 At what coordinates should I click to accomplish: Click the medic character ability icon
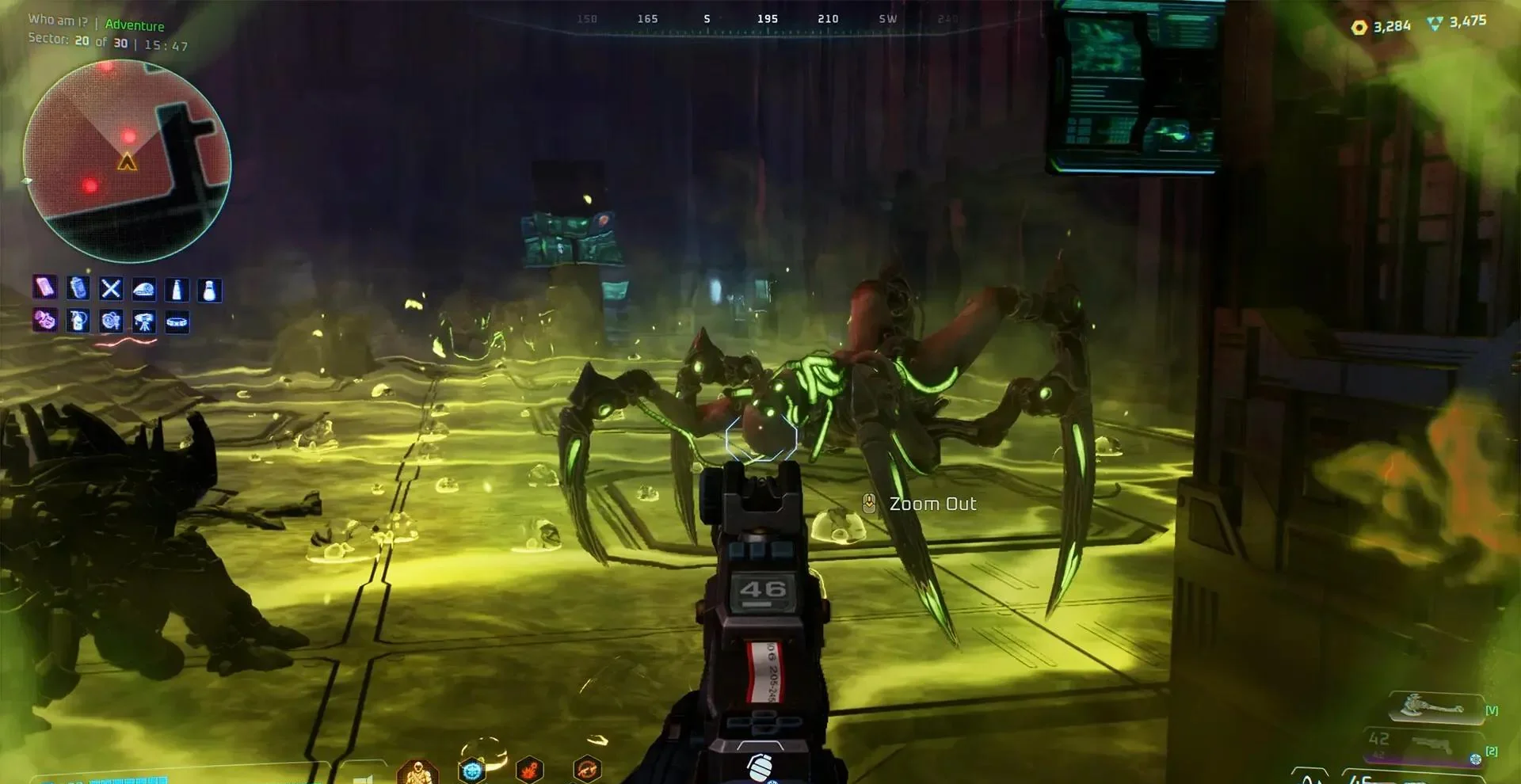[x=417, y=774]
